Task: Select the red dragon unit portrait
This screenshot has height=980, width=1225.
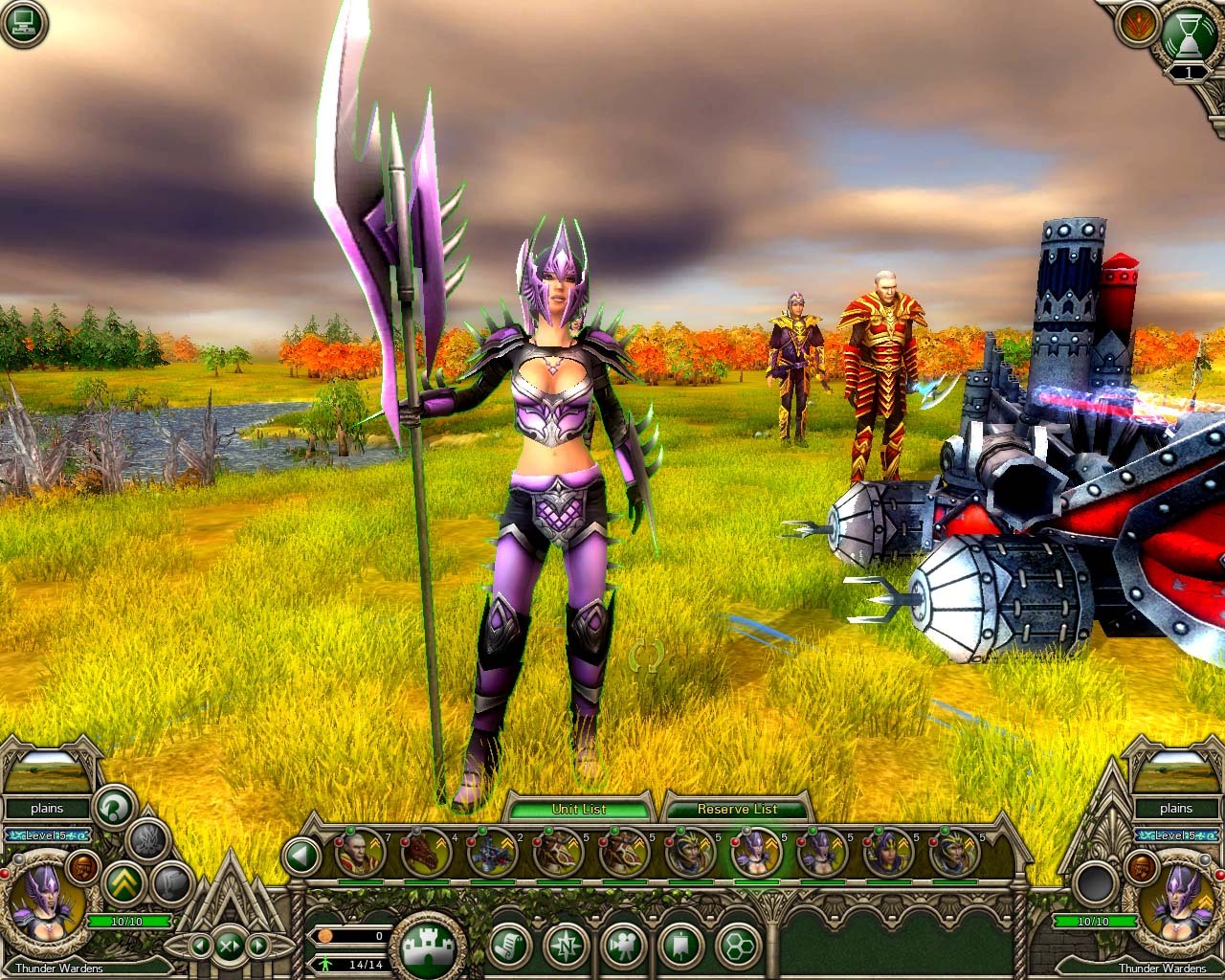Action: coord(425,853)
